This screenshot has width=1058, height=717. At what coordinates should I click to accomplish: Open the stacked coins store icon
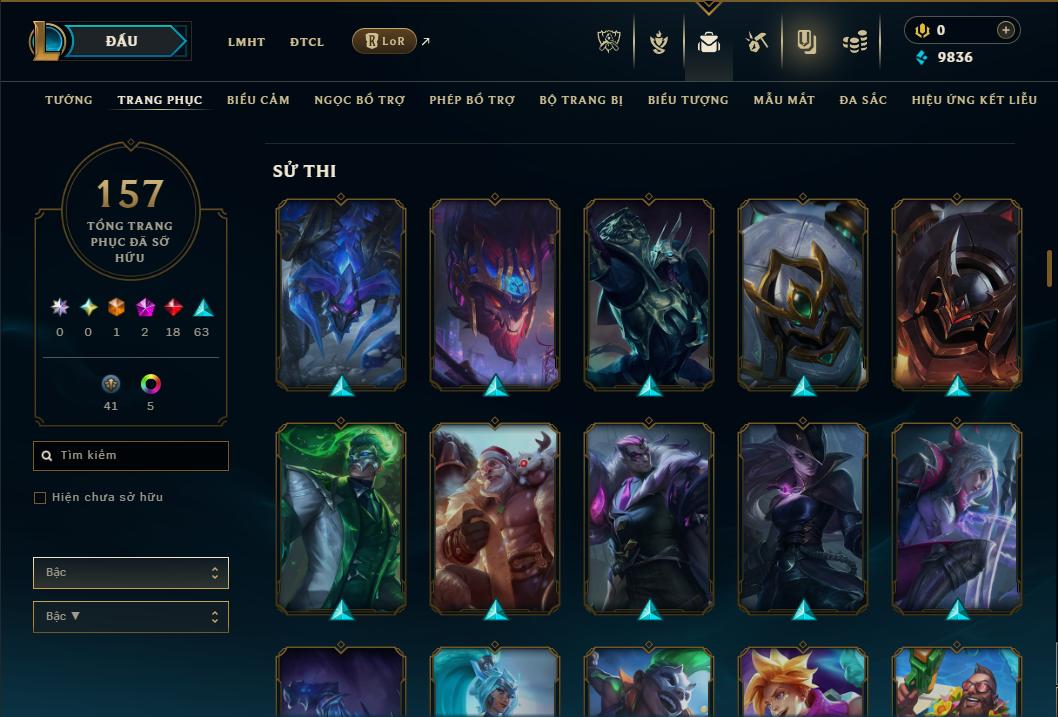(x=855, y=42)
